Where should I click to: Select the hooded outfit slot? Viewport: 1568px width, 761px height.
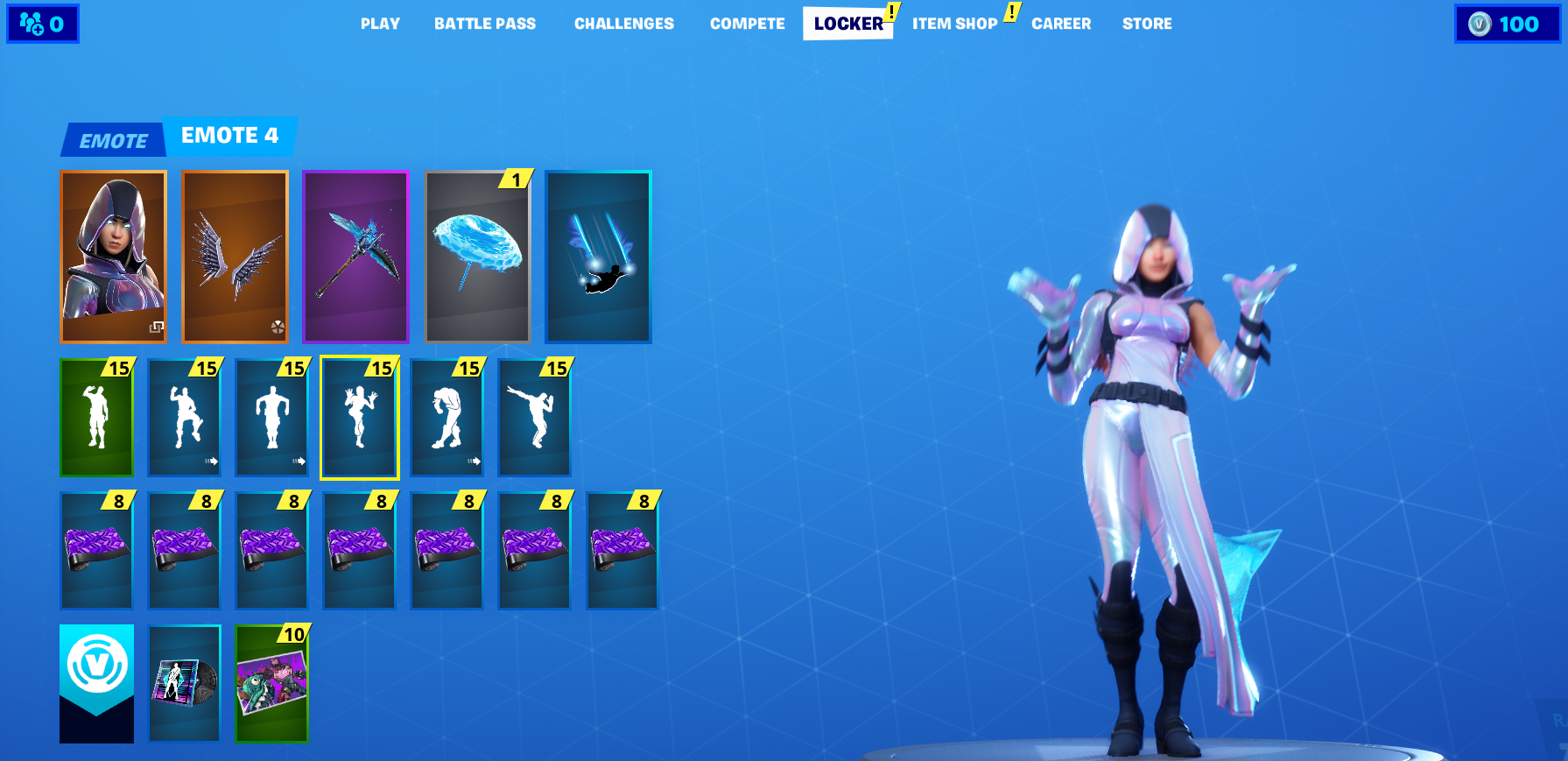coord(113,256)
